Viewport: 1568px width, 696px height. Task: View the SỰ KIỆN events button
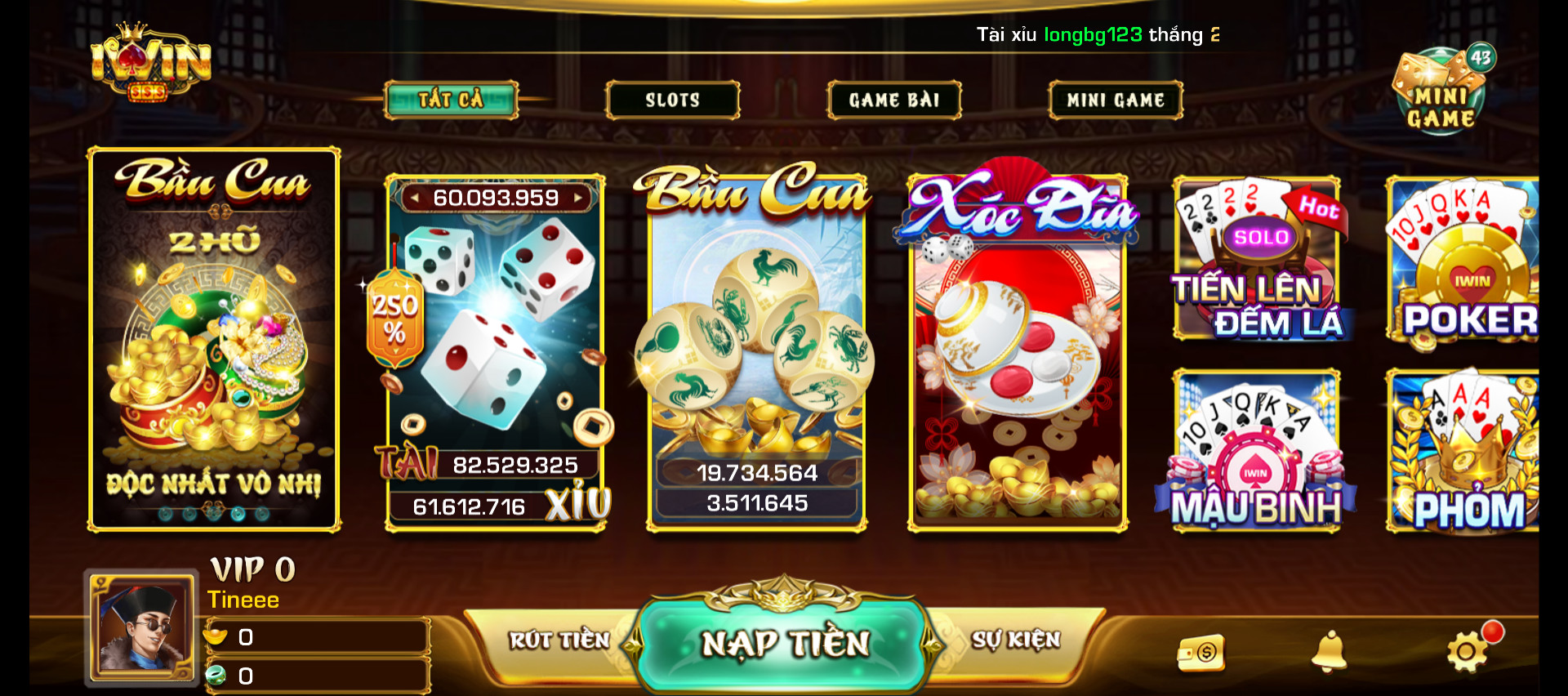(x=1015, y=640)
